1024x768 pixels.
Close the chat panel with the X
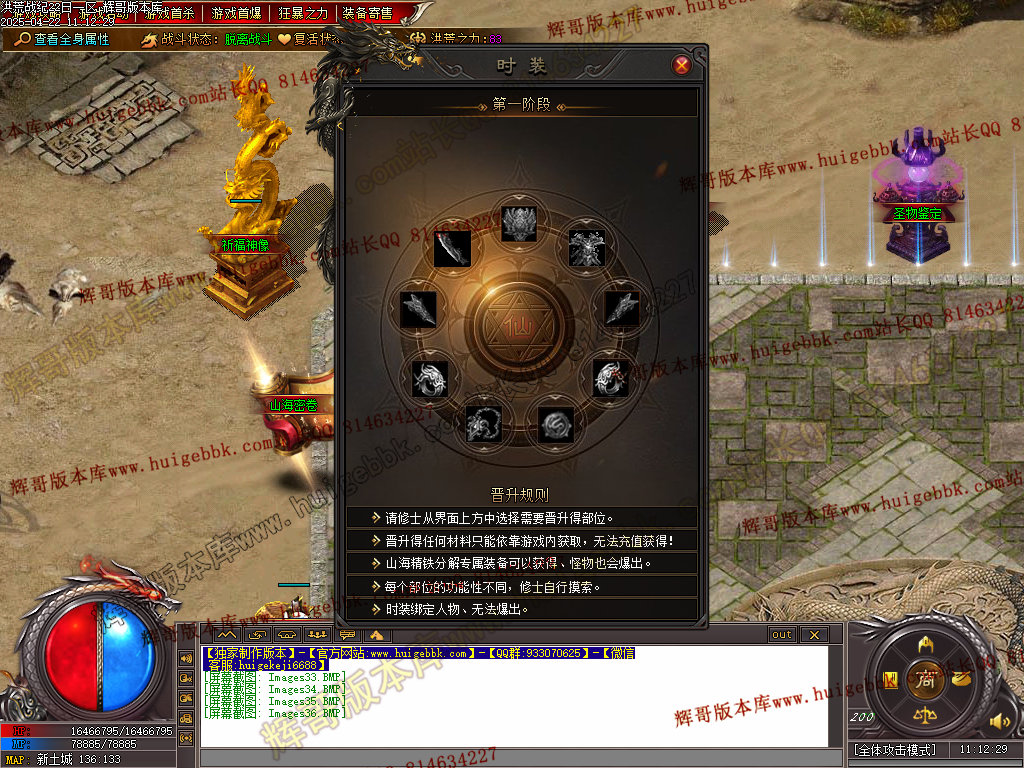click(x=814, y=635)
